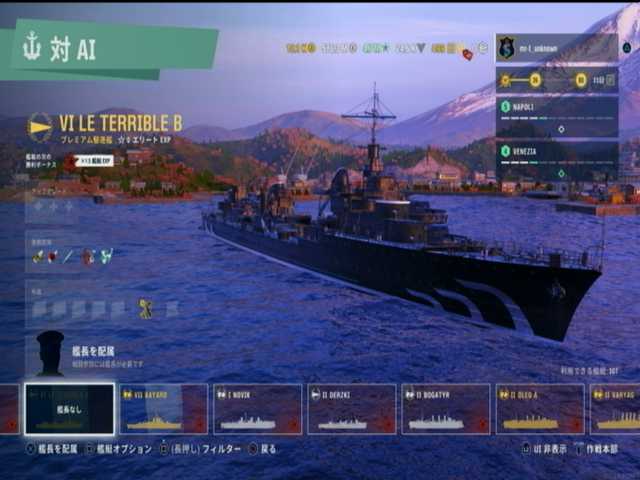Open the mr-t_unknown player profile panel
The width and height of the screenshot is (640, 480).
(556, 48)
